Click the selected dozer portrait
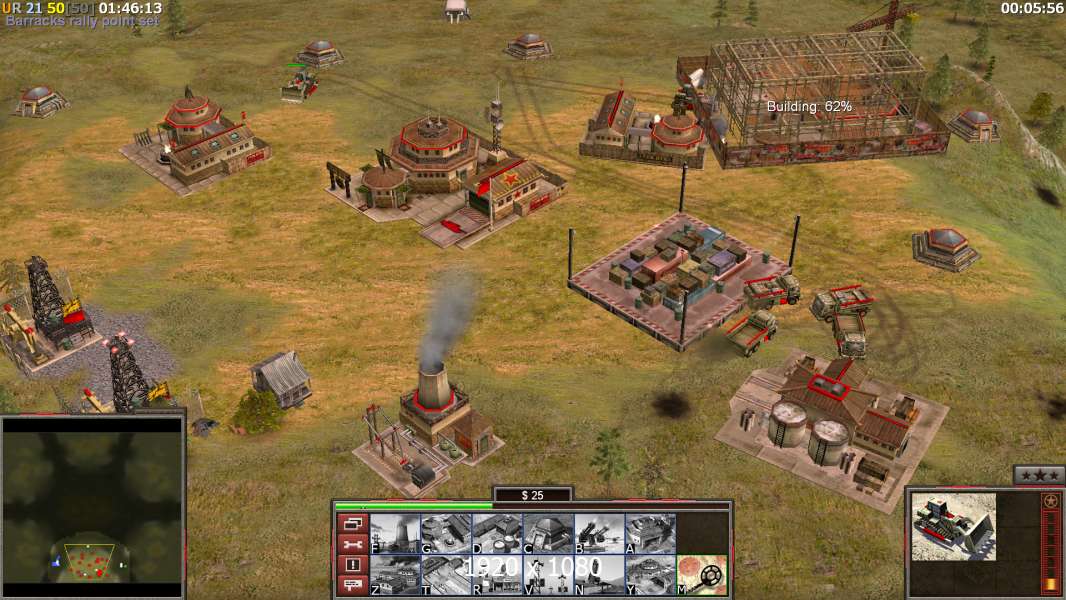This screenshot has width=1066, height=600. [953, 526]
